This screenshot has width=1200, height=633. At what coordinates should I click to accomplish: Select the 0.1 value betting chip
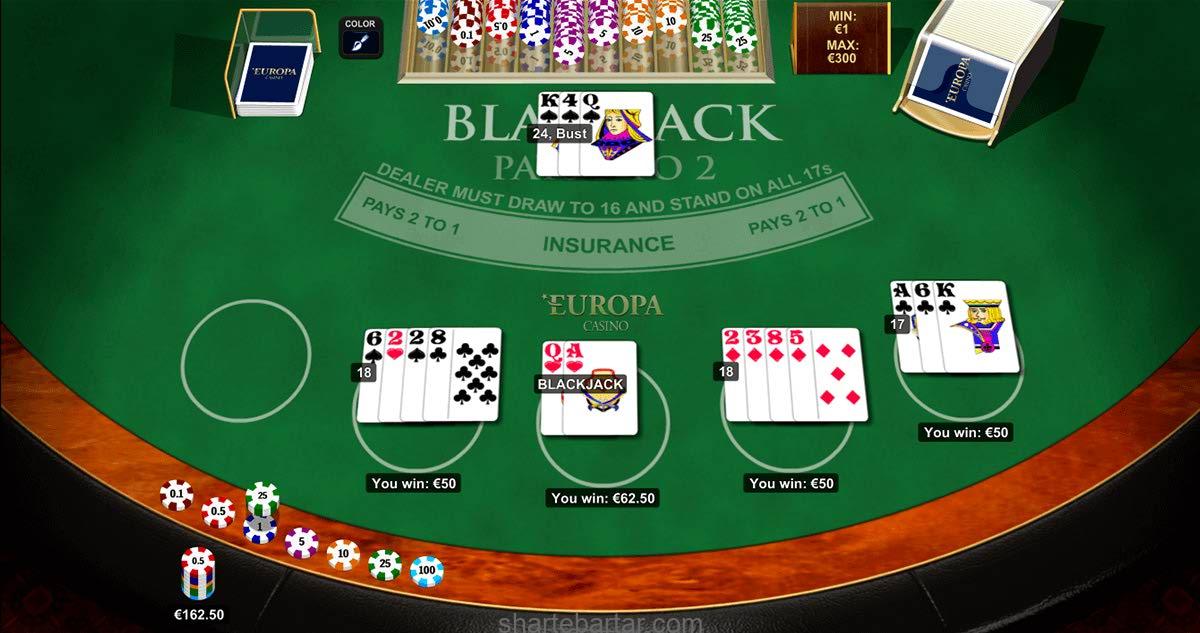pos(177,494)
